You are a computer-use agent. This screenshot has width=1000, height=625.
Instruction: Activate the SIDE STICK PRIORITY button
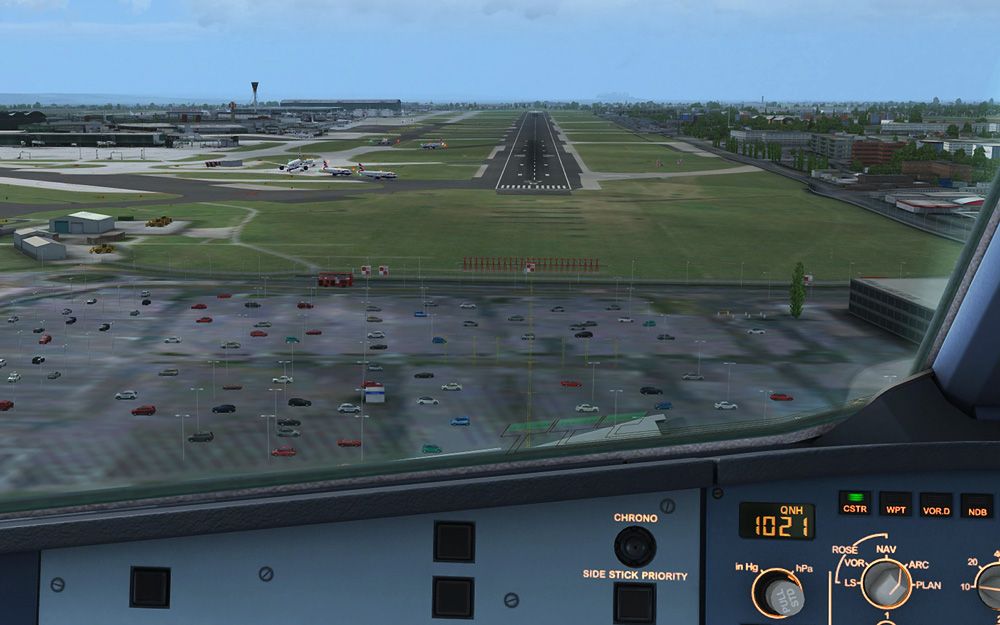[635, 602]
